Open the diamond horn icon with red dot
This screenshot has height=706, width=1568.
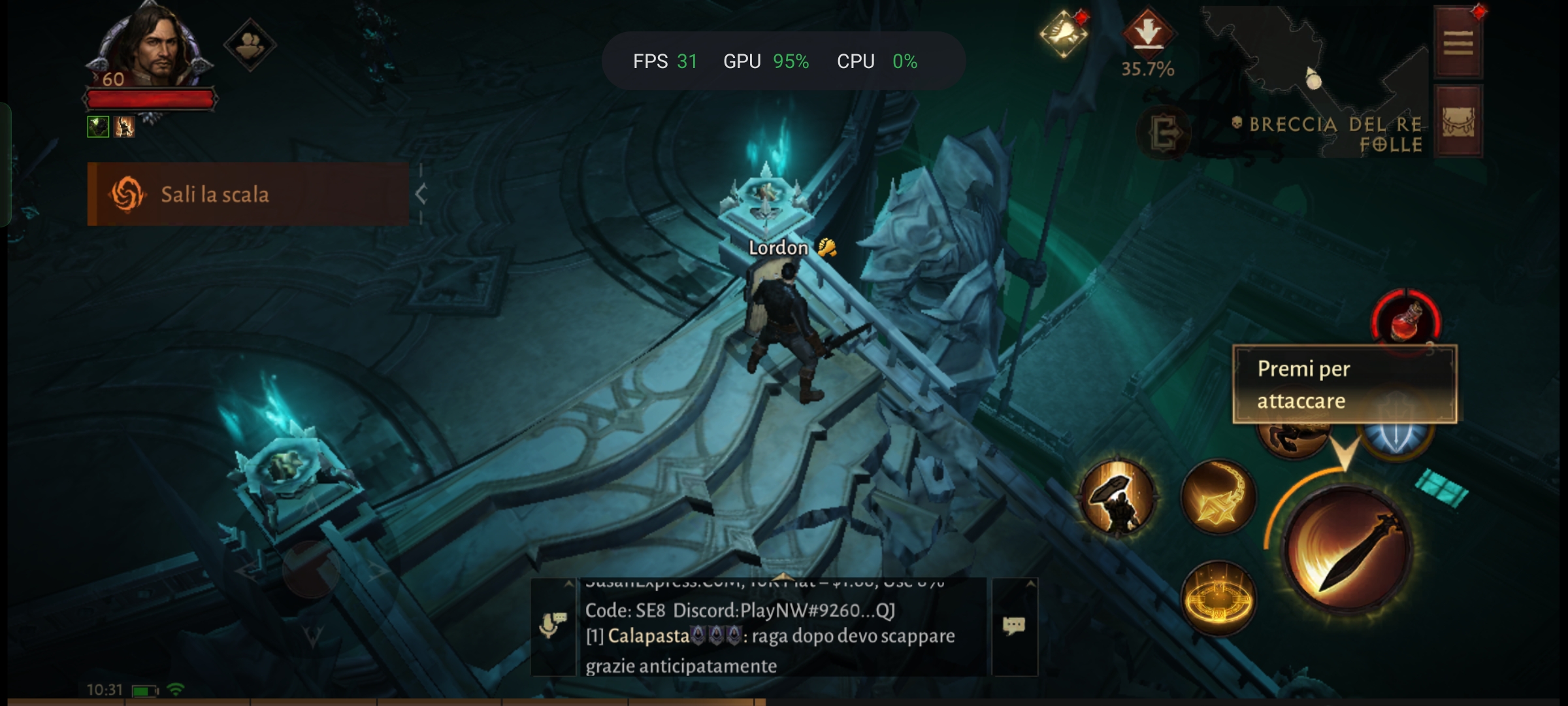(x=1063, y=33)
